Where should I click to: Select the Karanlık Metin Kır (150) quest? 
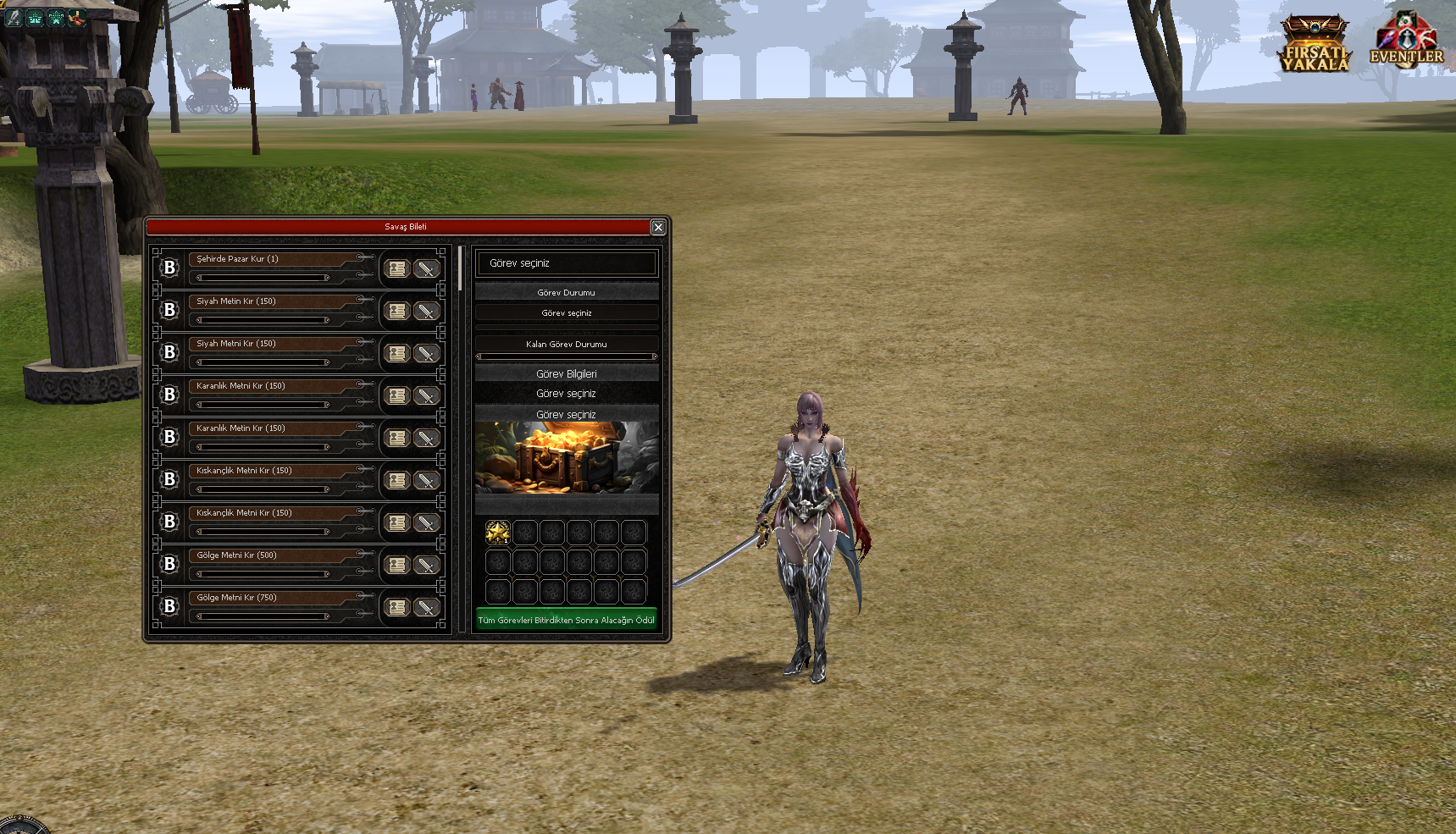coord(271,428)
